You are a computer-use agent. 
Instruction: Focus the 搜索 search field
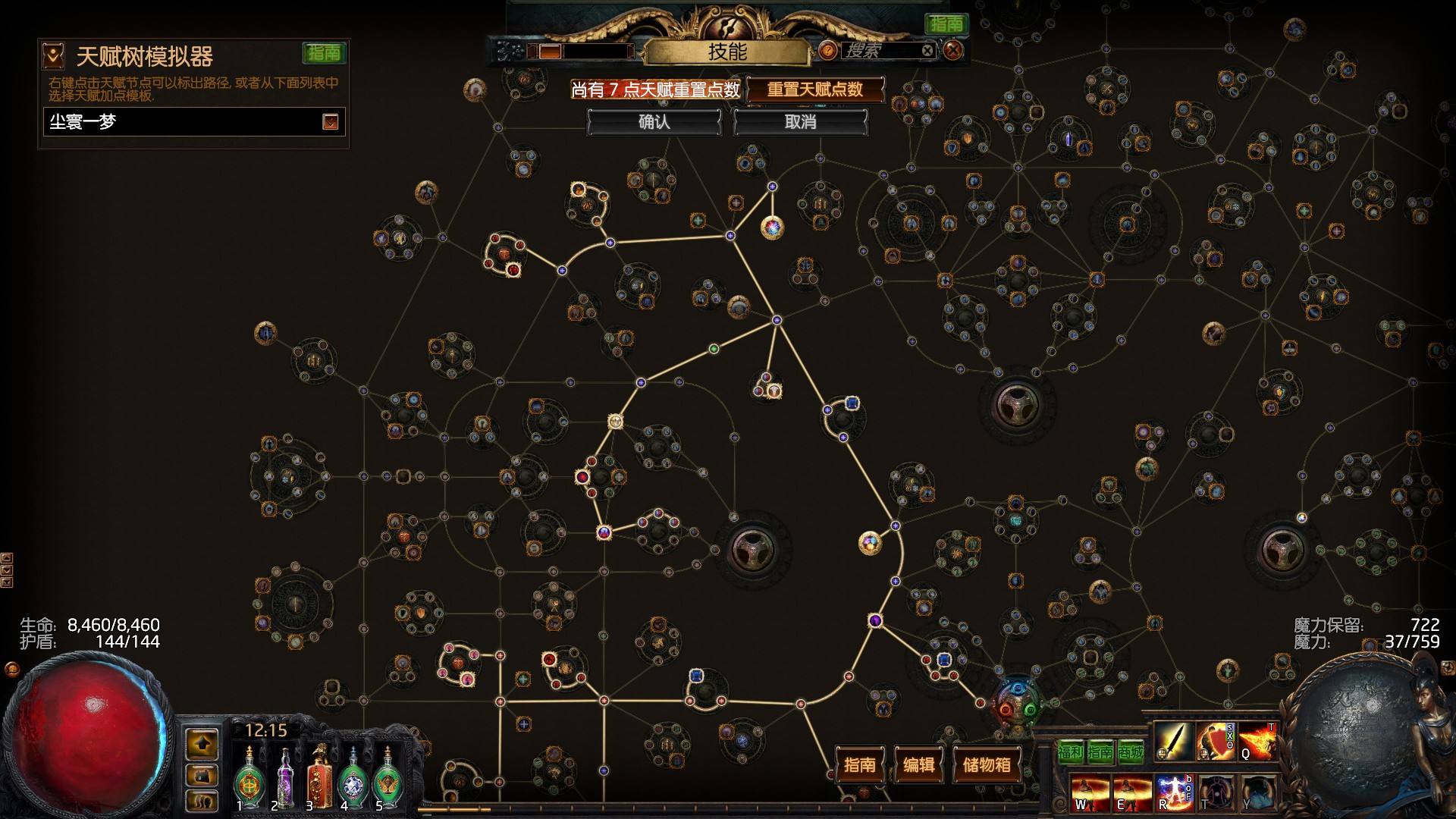click(x=880, y=51)
